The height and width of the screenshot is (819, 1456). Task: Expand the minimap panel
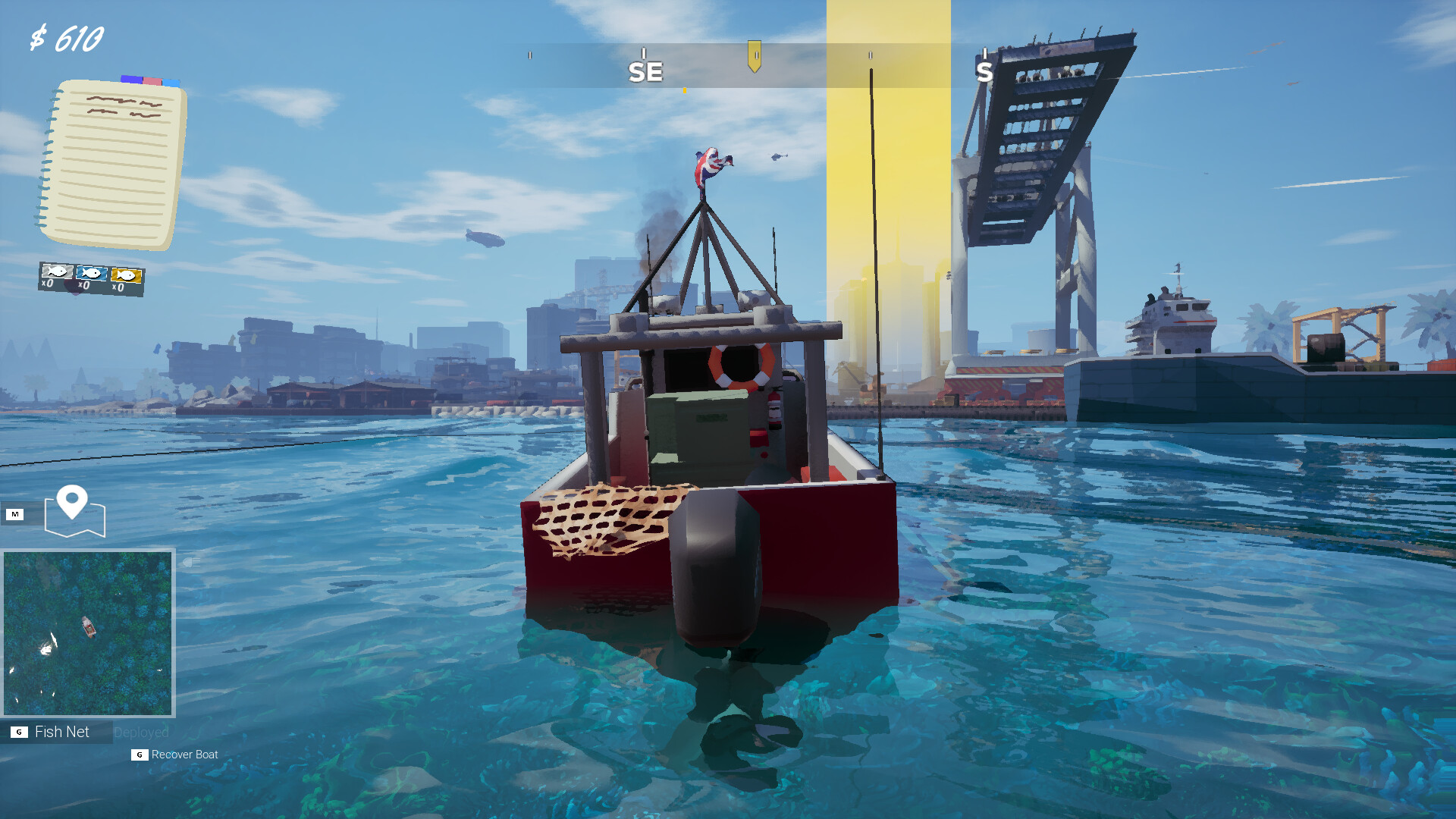(87, 634)
